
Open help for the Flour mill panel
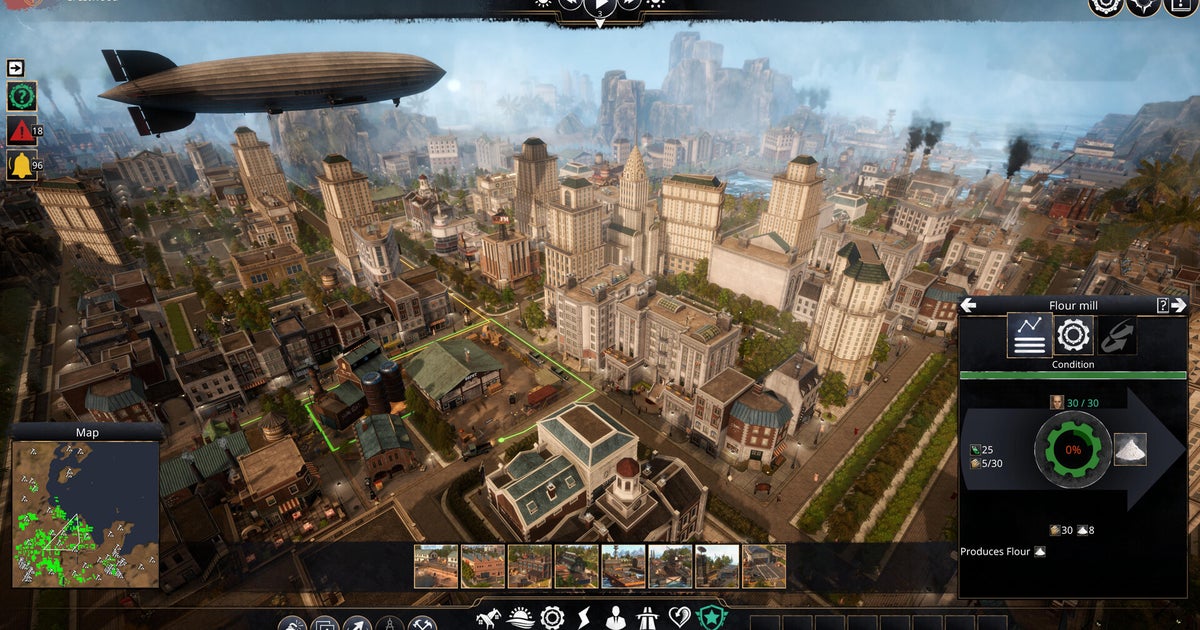tap(1163, 305)
